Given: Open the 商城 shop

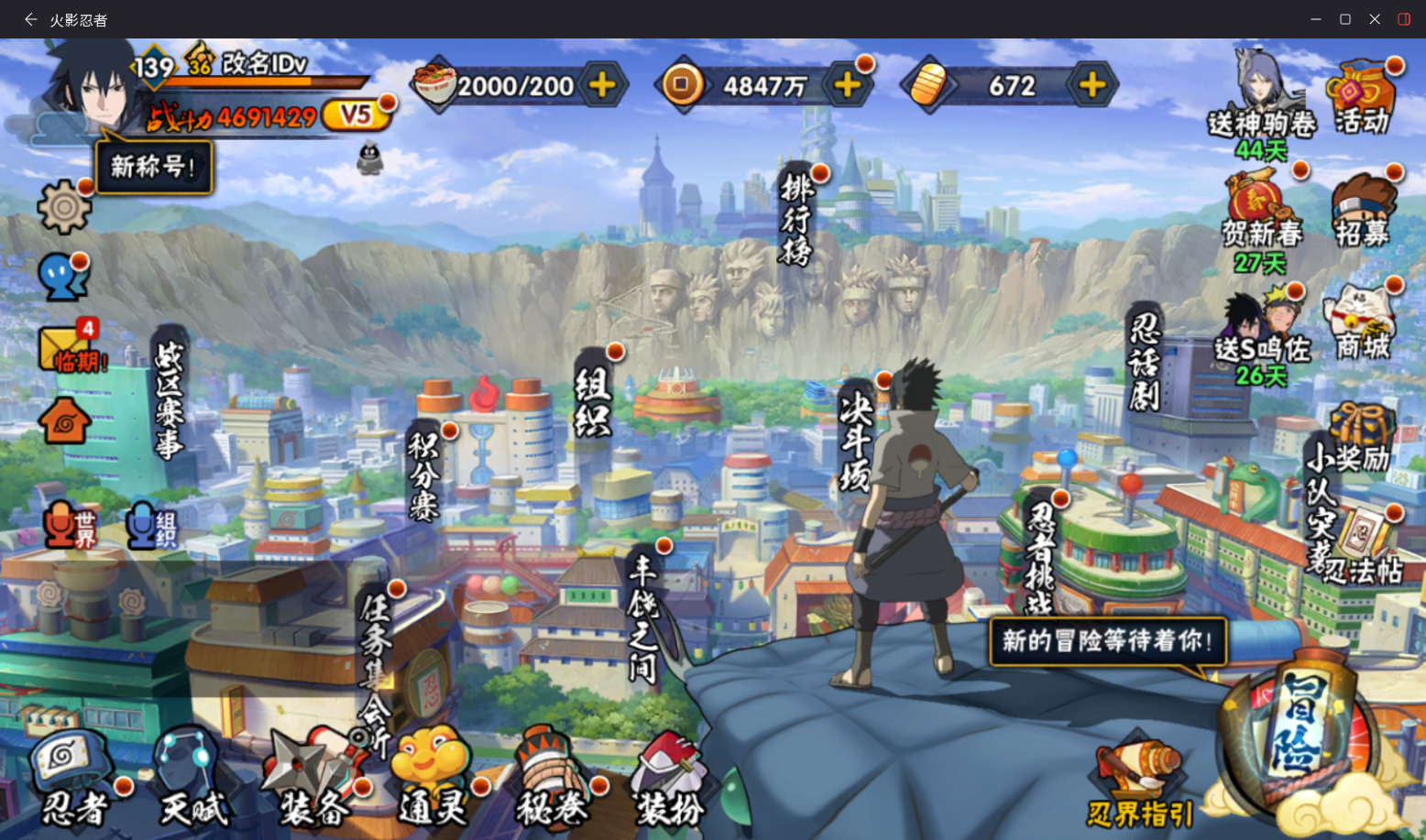Looking at the screenshot, I should click(1362, 322).
